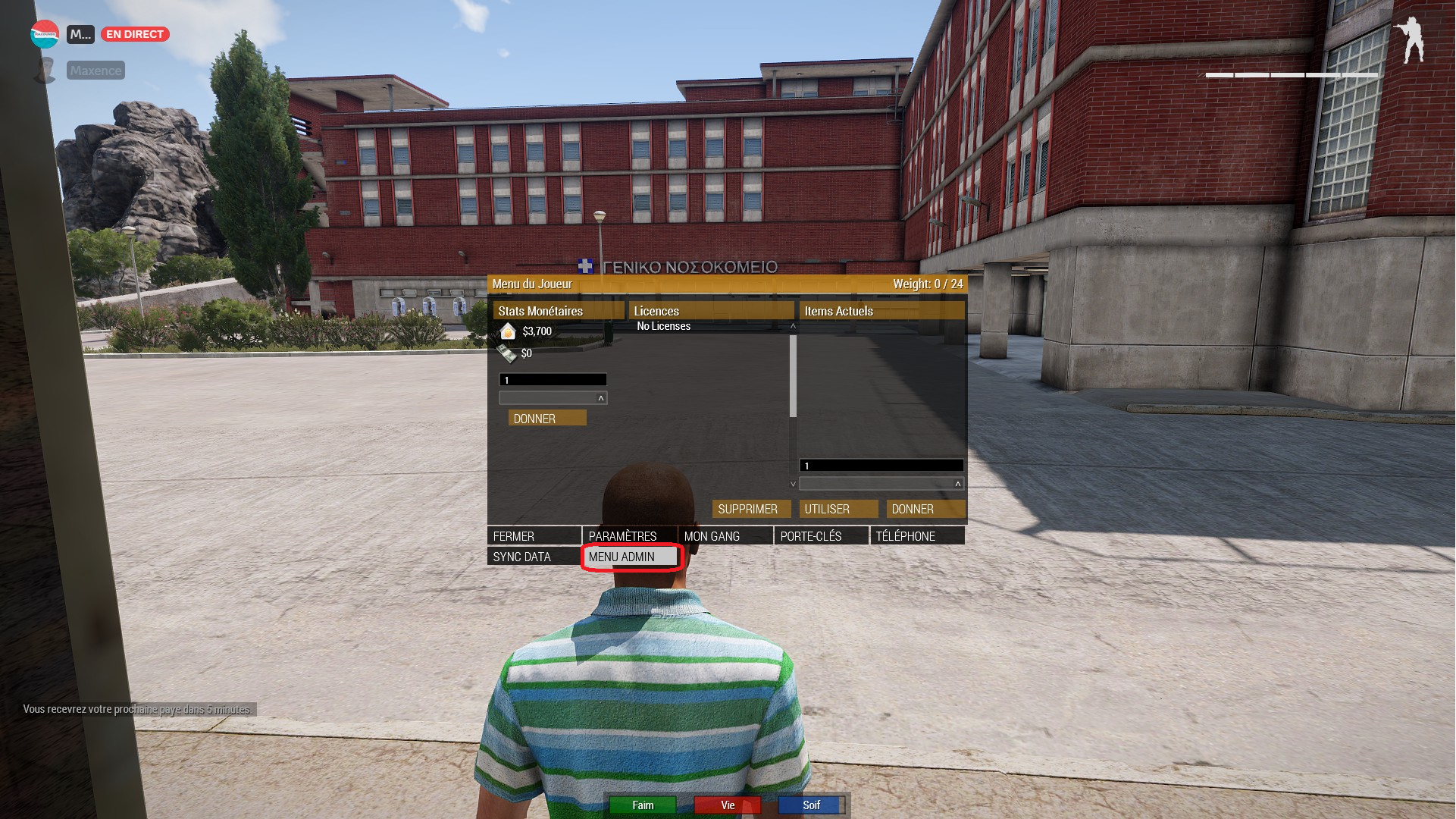Close the player menu with FERMER
1456x819 pixels.
(534, 536)
